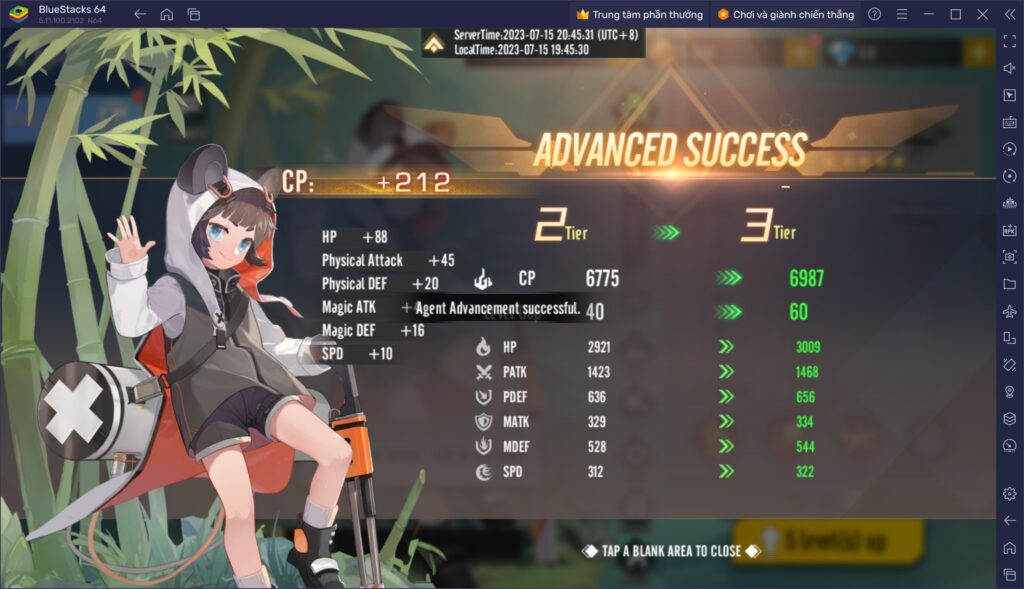The height and width of the screenshot is (589, 1024).
Task: Open Trung tâm phần thưởng reward center
Action: click(641, 14)
